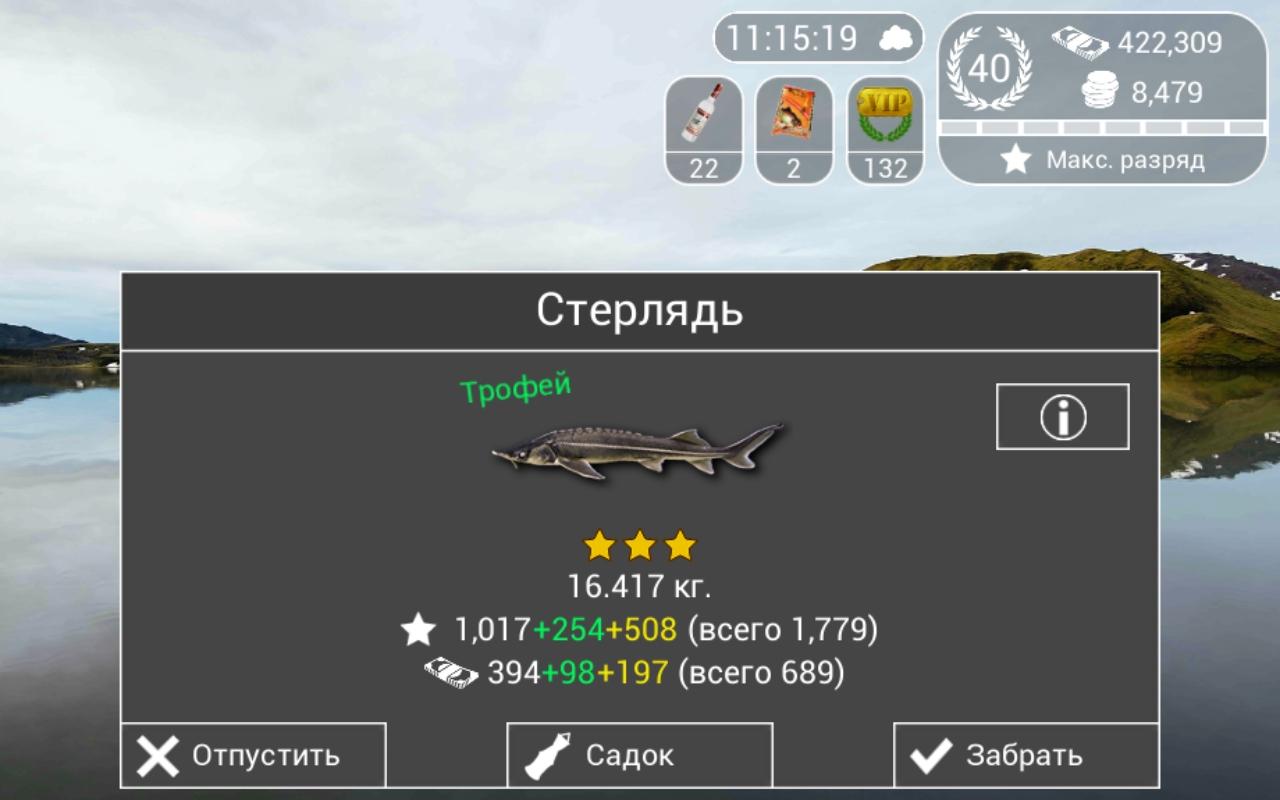1280x800 pixels.
Task: Tap the sturgeon fish image
Action: [x=635, y=448]
